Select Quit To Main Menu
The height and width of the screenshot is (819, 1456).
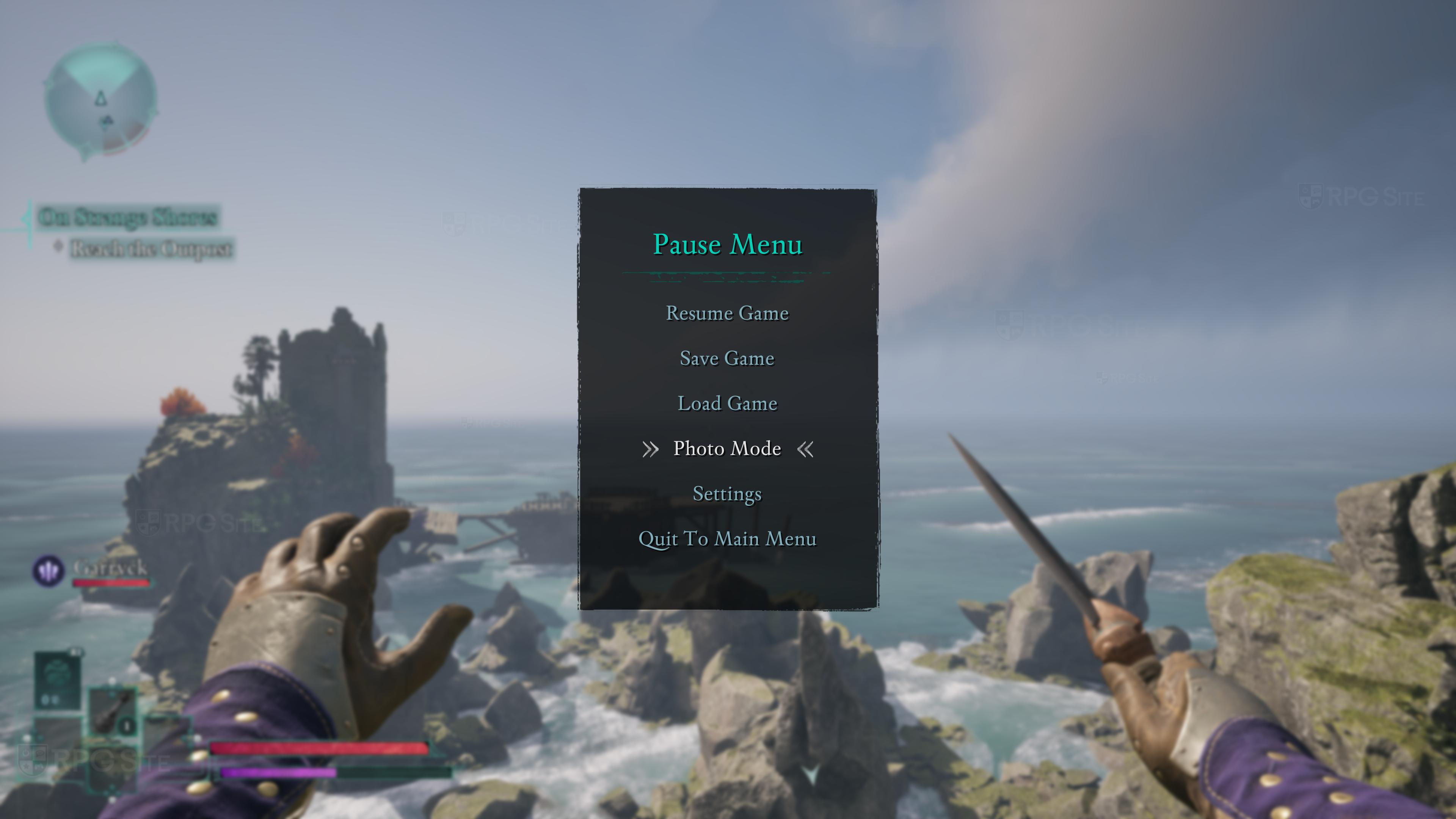[727, 539]
